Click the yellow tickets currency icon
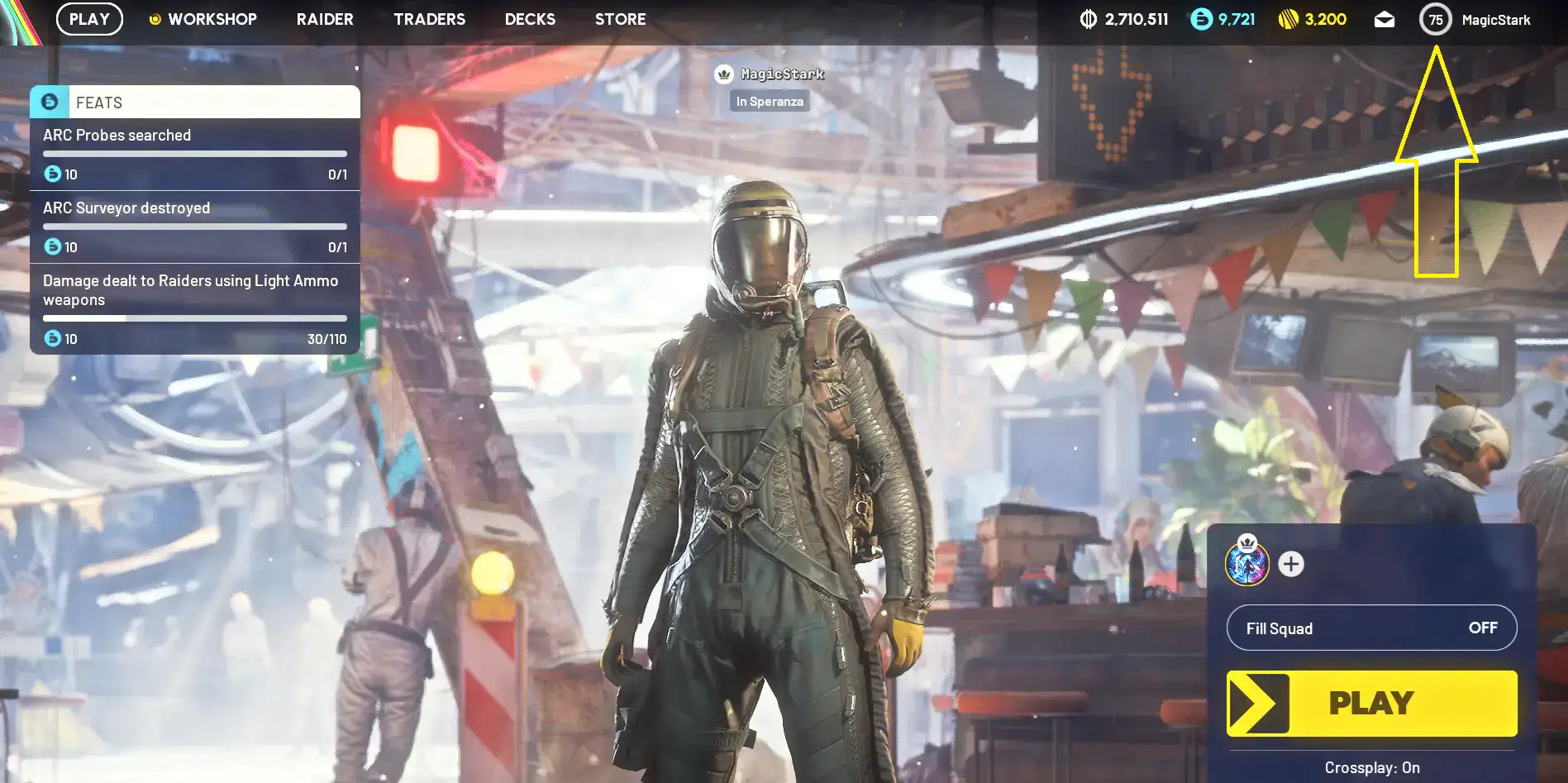This screenshot has width=1568, height=783. pos(1287,18)
